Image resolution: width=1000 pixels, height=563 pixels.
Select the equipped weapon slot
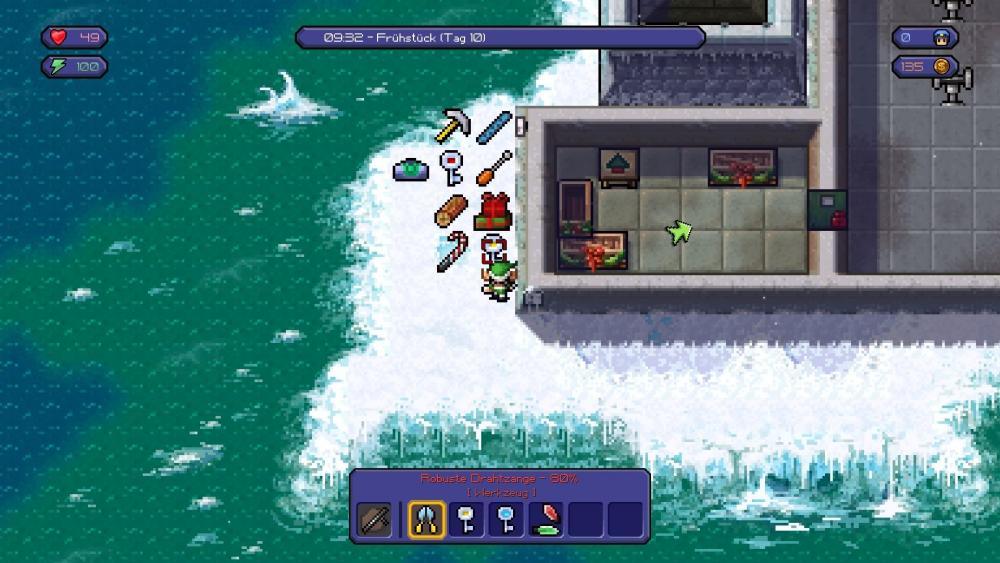tap(376, 520)
